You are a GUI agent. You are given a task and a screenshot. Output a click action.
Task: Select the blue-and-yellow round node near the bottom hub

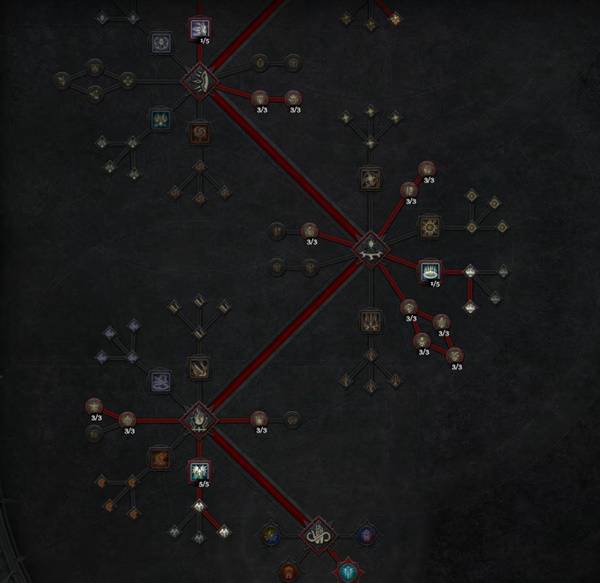pos(271,536)
